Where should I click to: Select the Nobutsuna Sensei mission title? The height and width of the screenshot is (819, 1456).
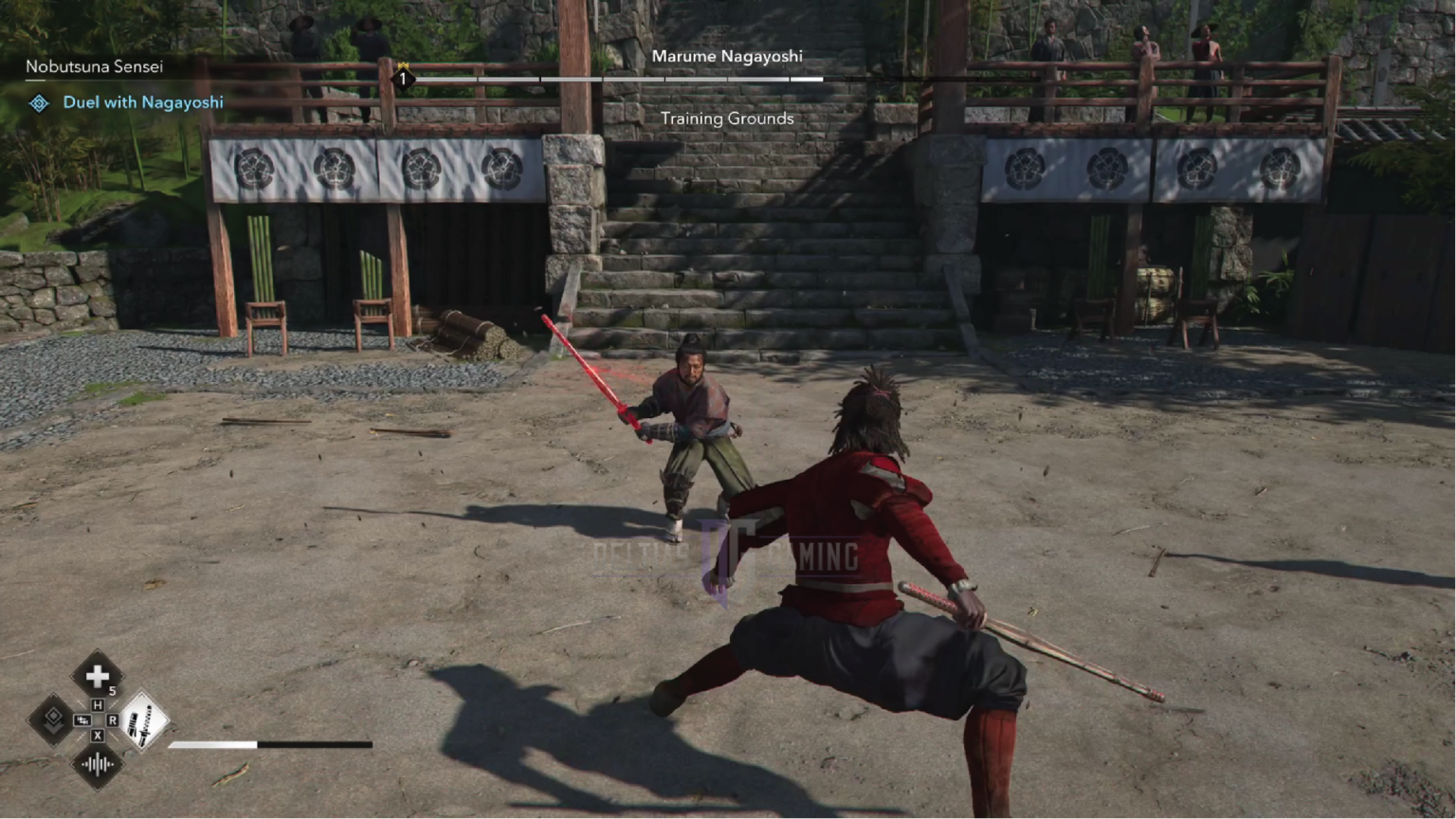coord(93,67)
